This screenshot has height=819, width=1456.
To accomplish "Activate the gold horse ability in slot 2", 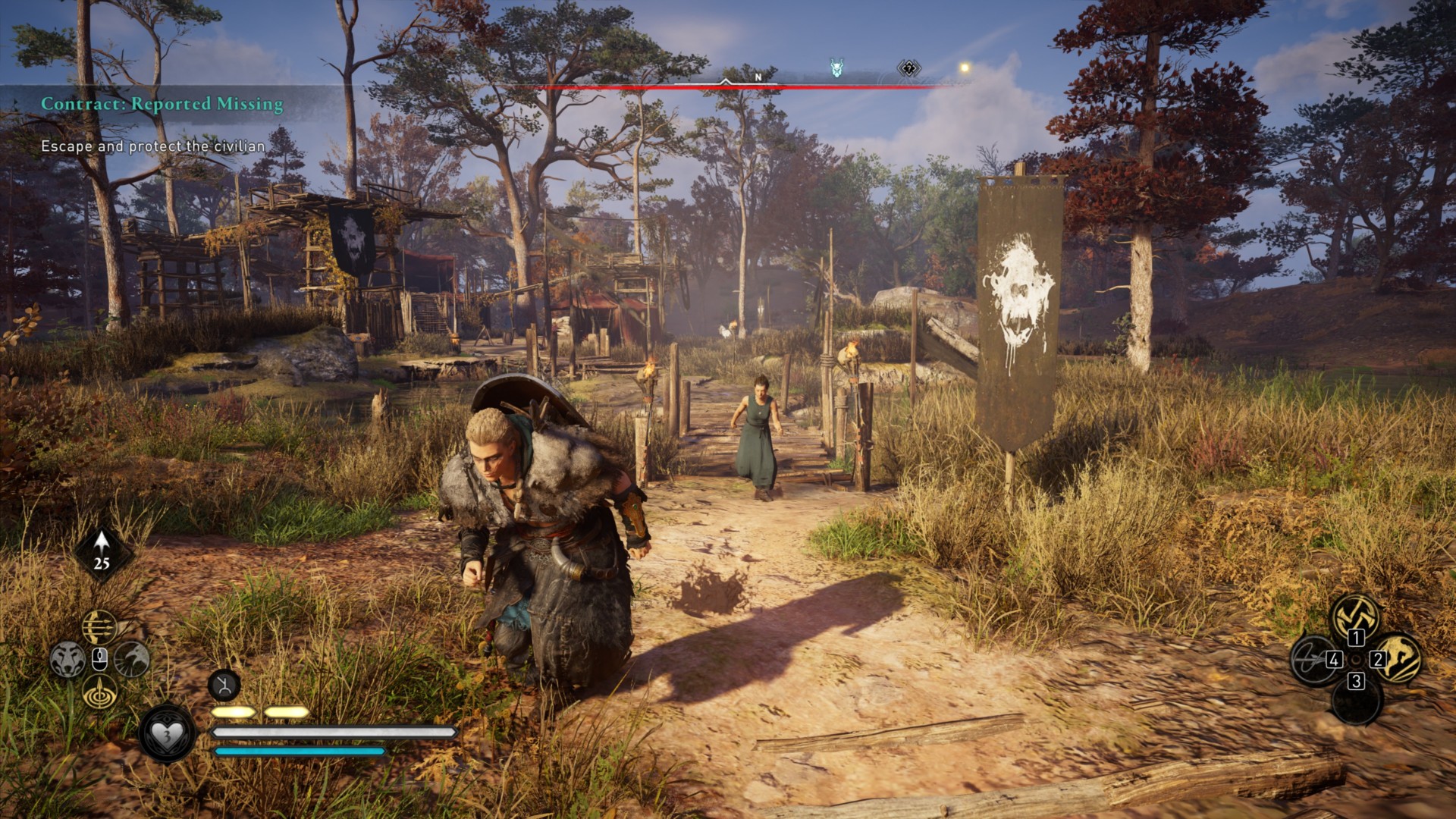I will (1398, 658).
